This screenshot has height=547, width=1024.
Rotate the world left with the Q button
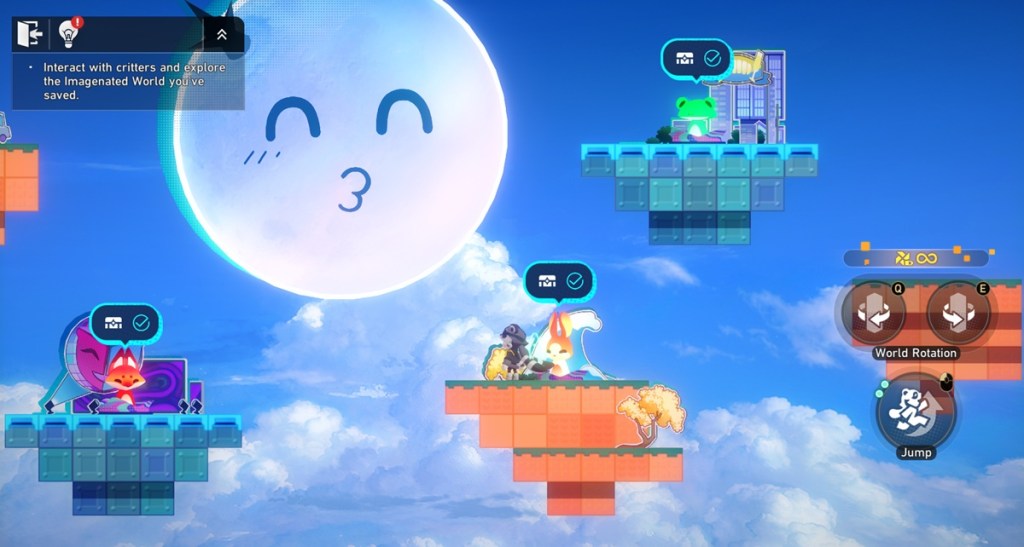pos(873,313)
